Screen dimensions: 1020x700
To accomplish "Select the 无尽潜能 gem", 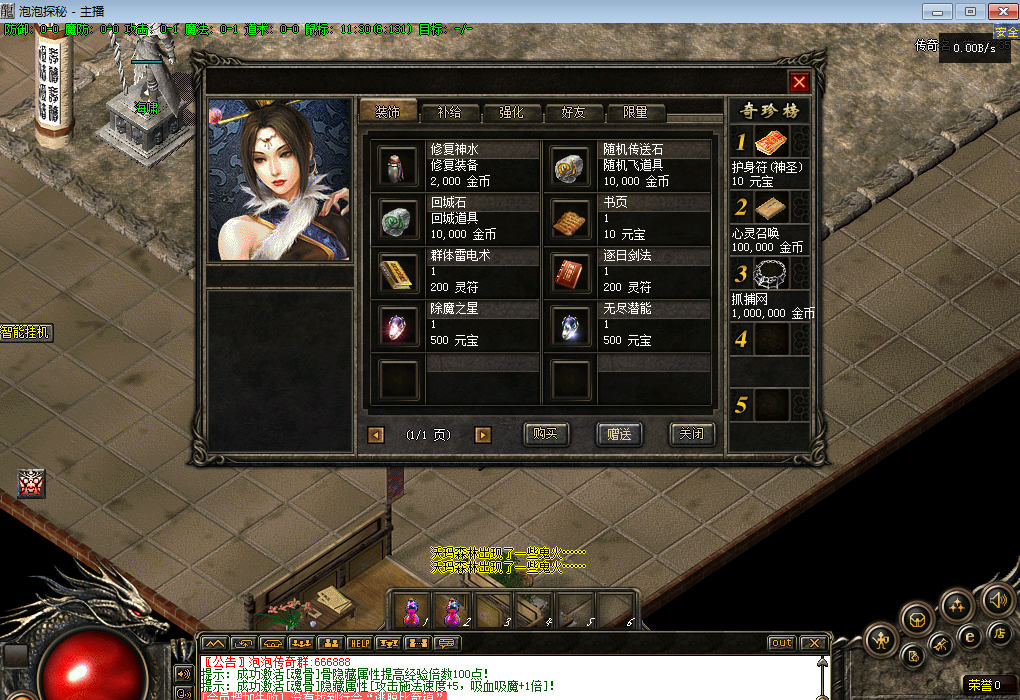I will point(570,325).
